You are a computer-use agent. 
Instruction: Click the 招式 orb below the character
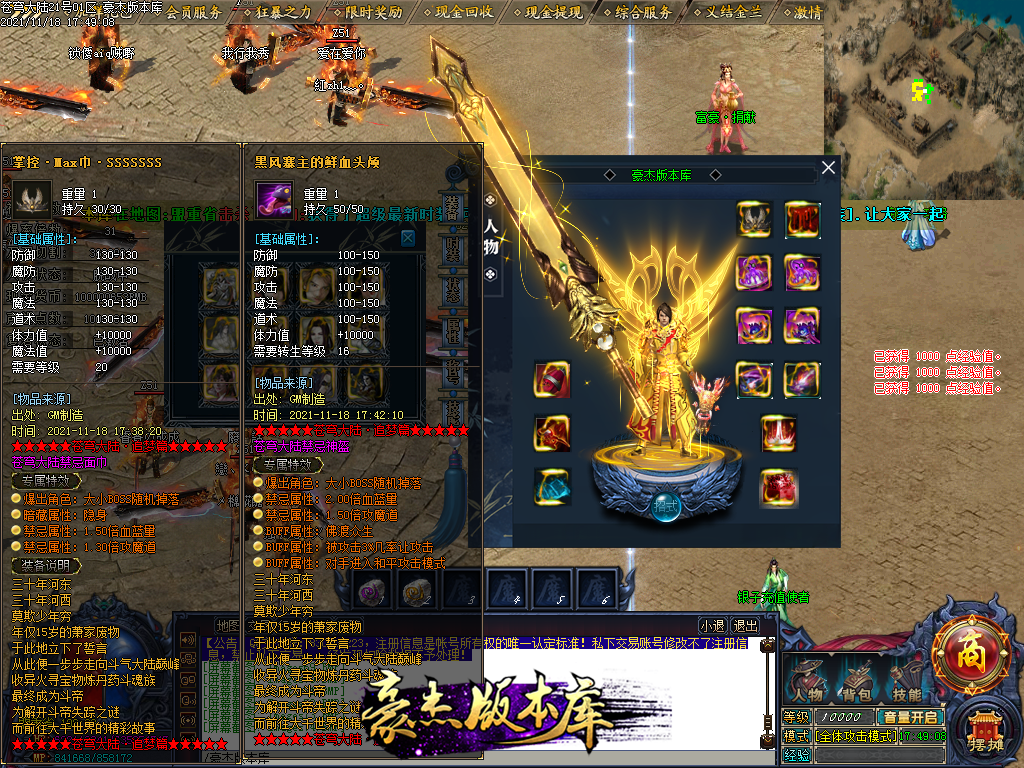666,506
